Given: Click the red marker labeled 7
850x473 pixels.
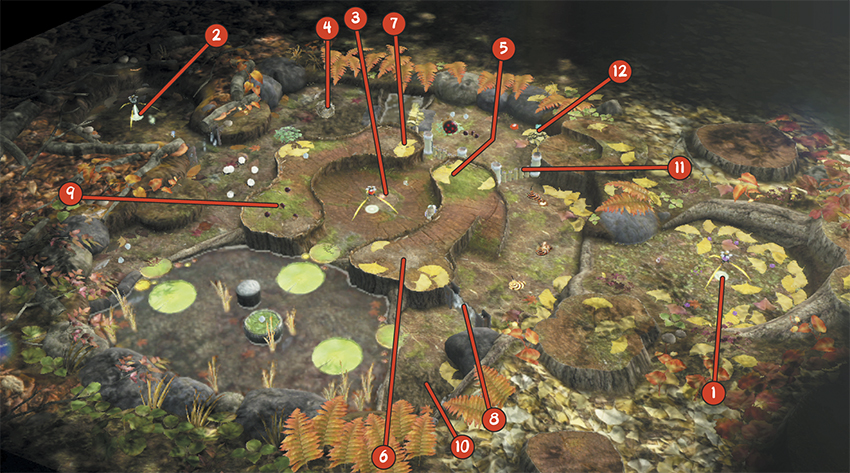Looking at the screenshot, I should pyautogui.click(x=392, y=22).
